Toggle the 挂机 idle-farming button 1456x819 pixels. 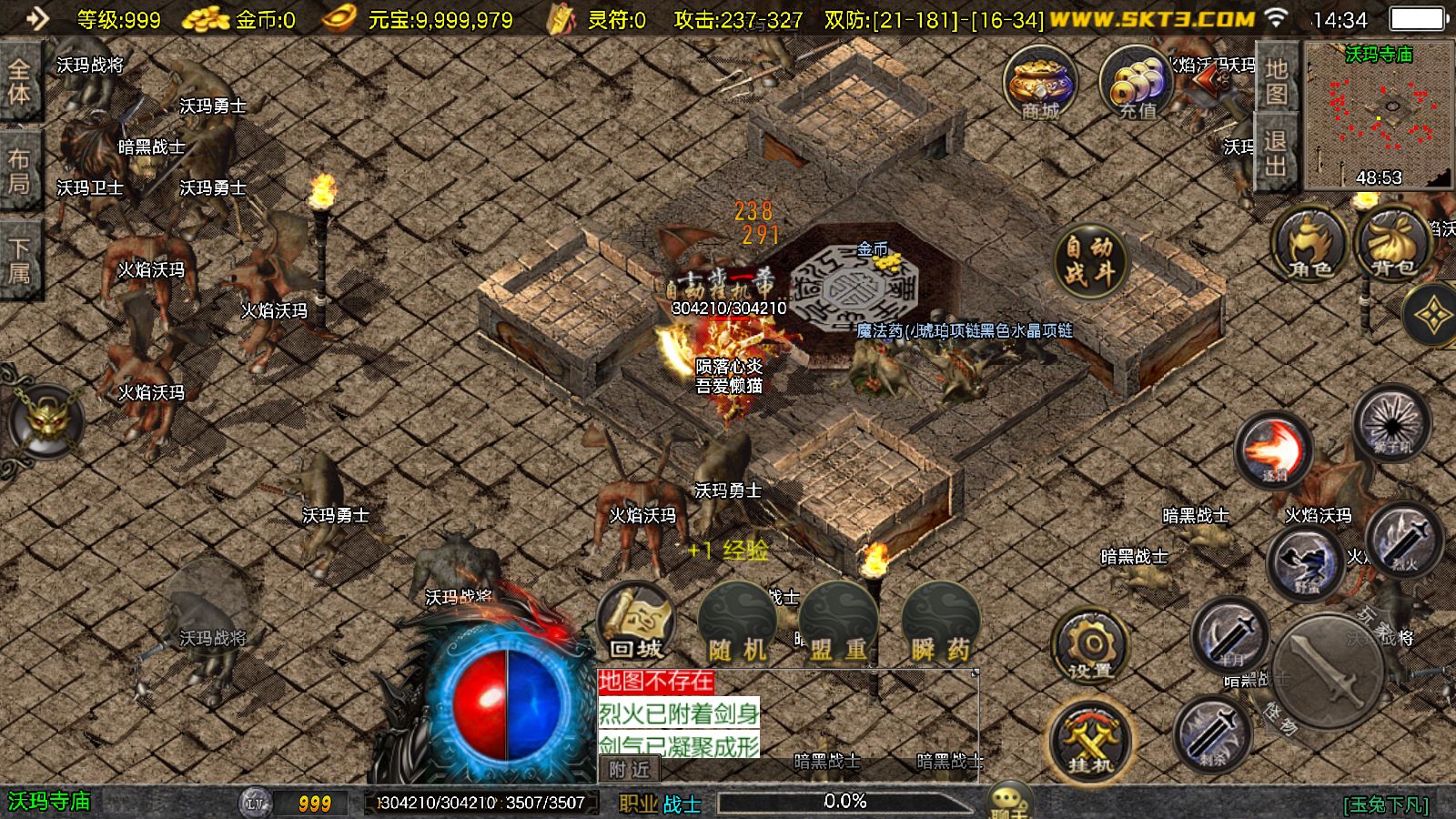click(1090, 741)
